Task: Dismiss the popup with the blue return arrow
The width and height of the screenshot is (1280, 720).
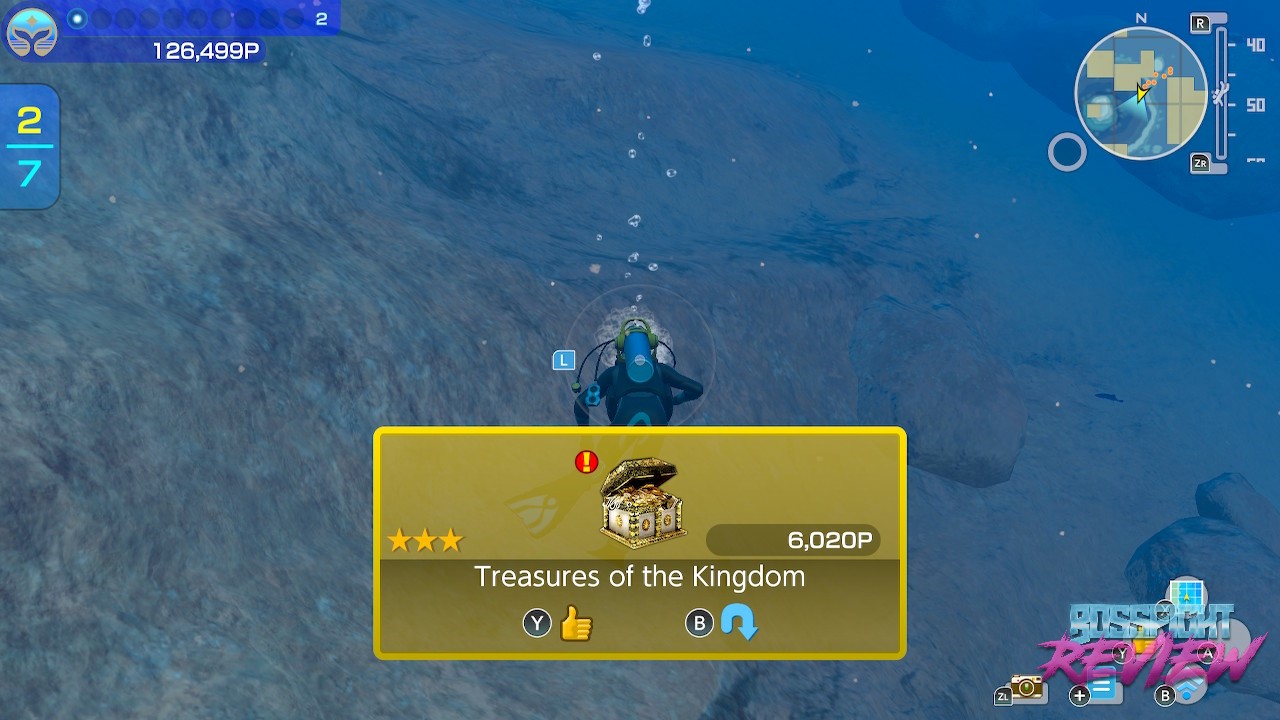Action: pyautogui.click(x=739, y=624)
